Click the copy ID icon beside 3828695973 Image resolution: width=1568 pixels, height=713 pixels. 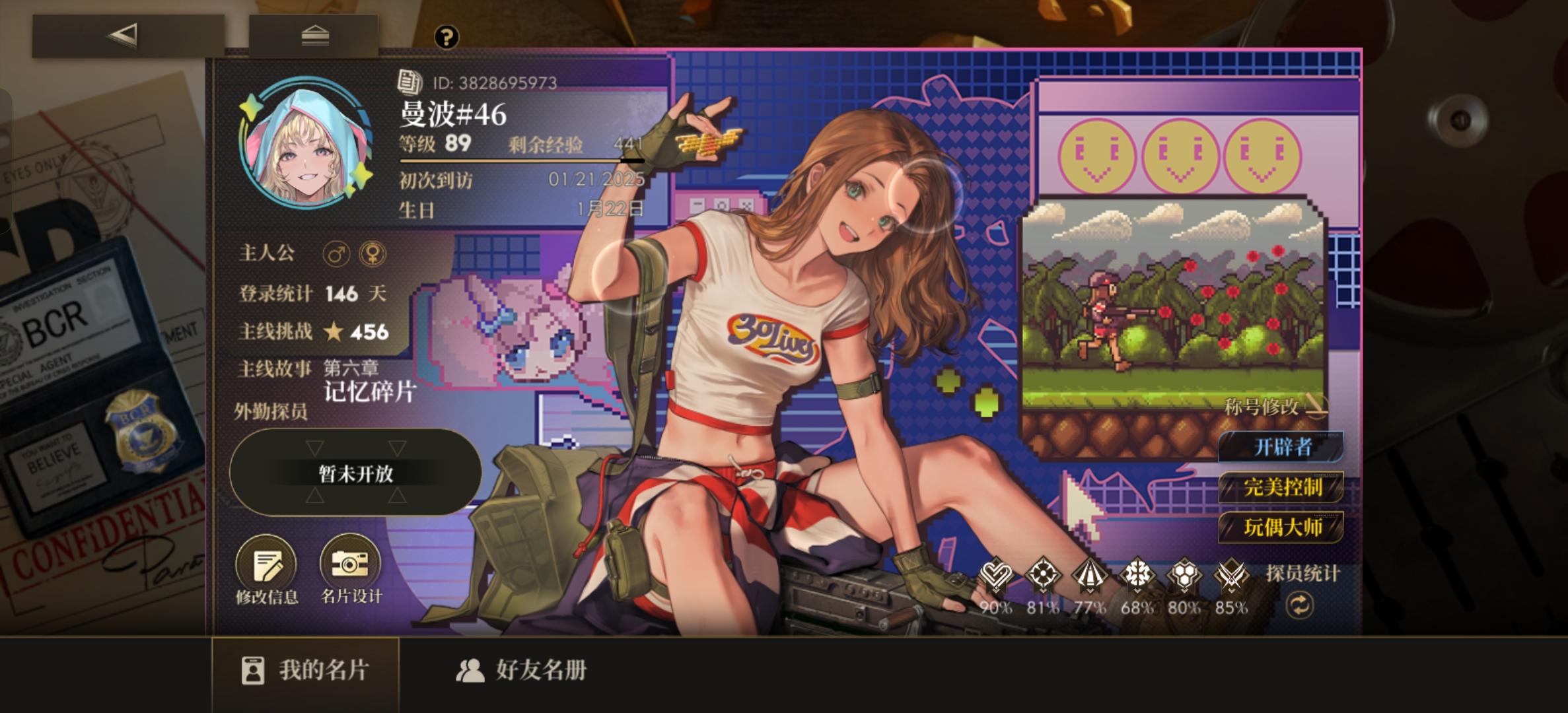[409, 83]
